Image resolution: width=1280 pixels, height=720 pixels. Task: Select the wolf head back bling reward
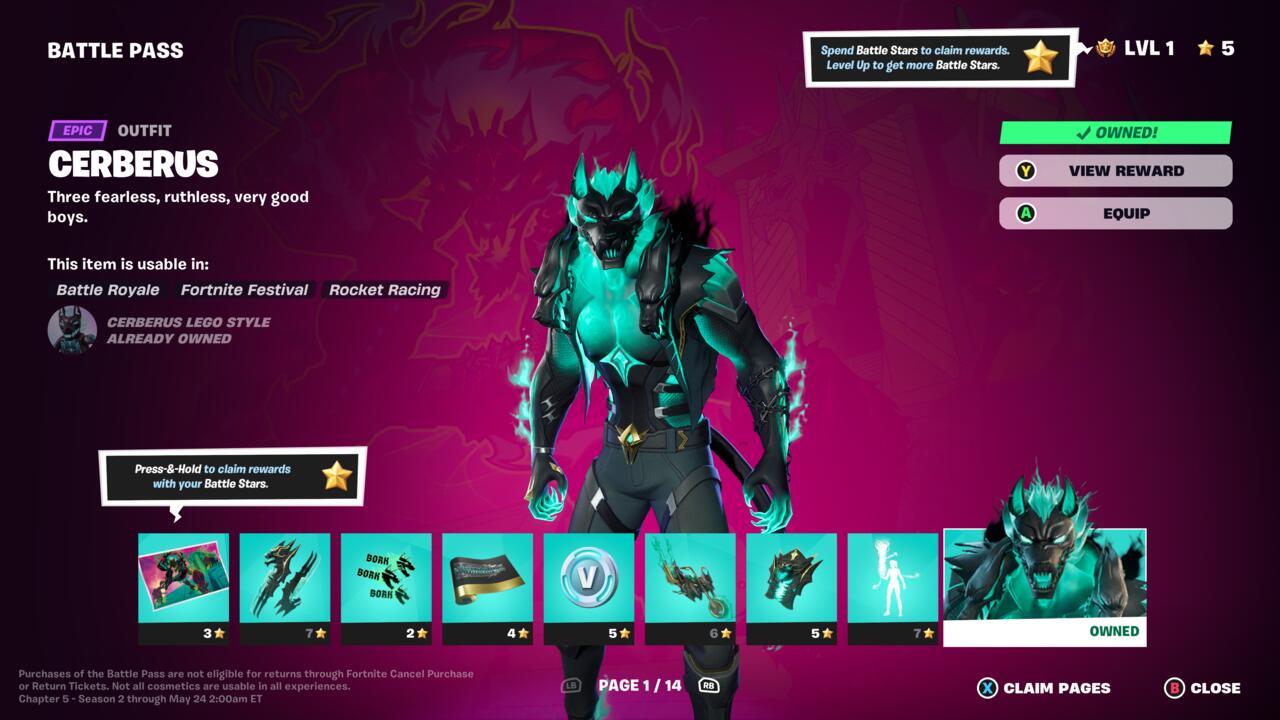click(792, 588)
